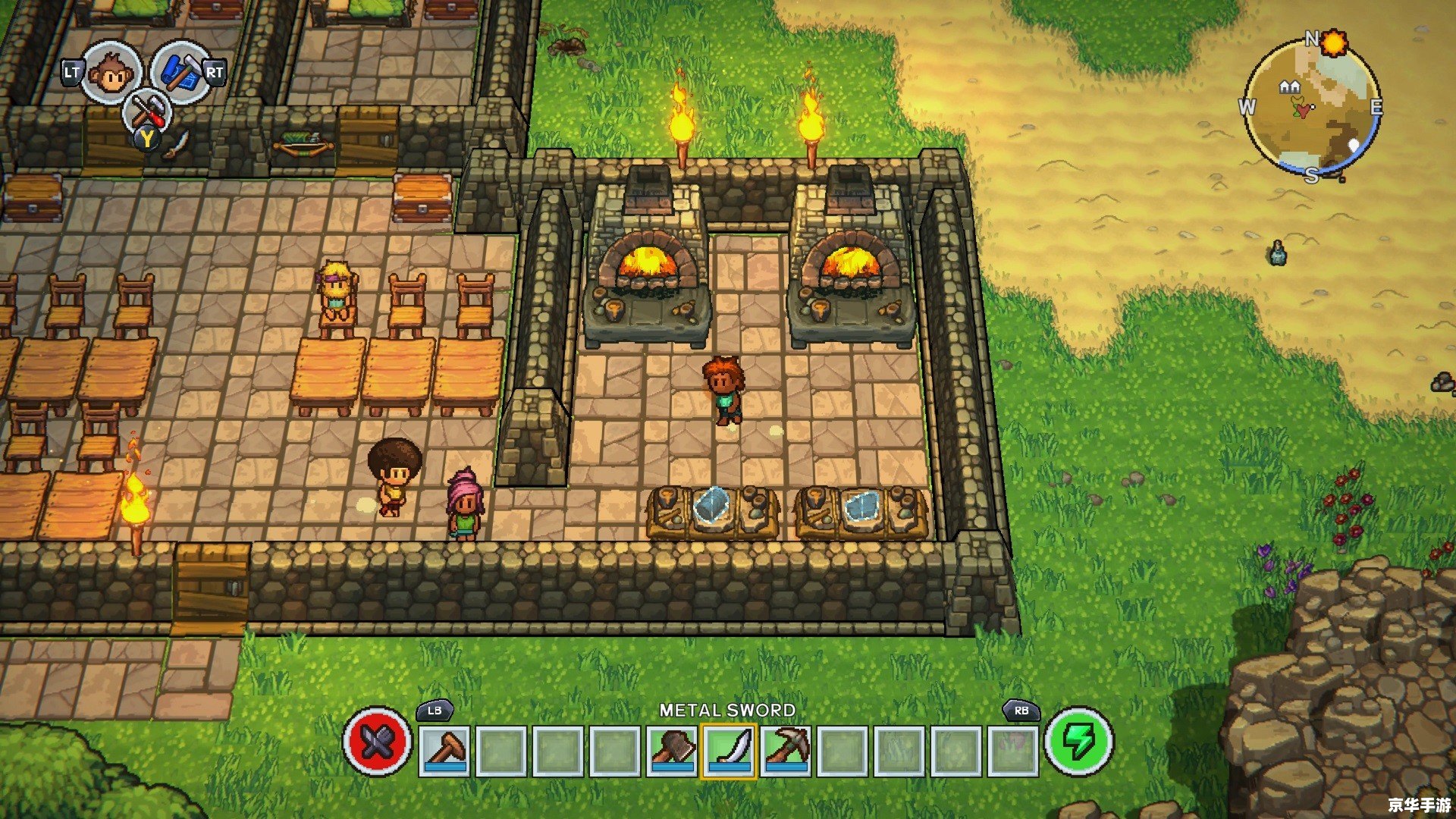Select the wooden mallet hotbar slot
The height and width of the screenshot is (819, 1456).
point(444,750)
